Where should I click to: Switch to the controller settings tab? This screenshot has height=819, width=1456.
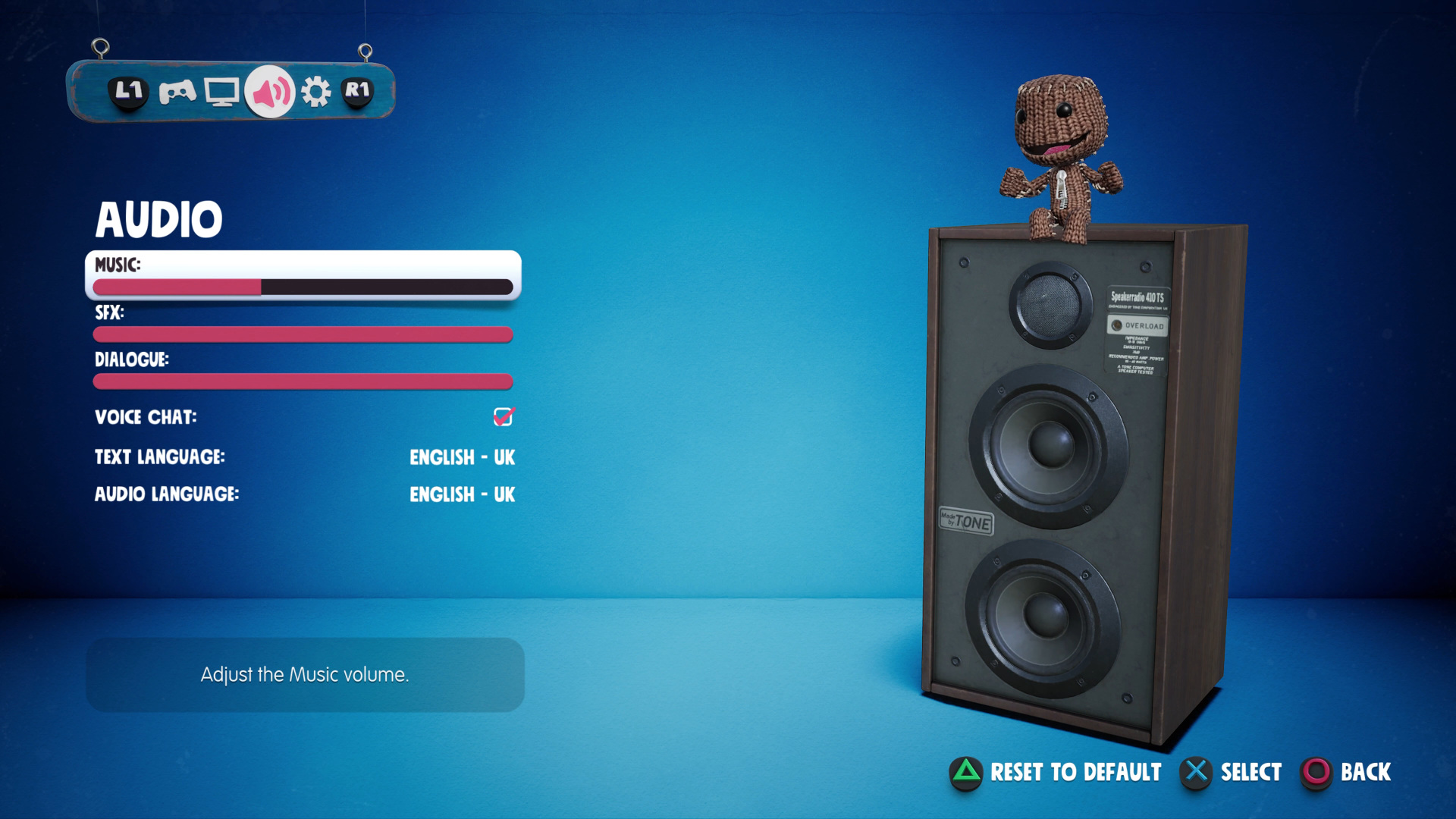177,93
